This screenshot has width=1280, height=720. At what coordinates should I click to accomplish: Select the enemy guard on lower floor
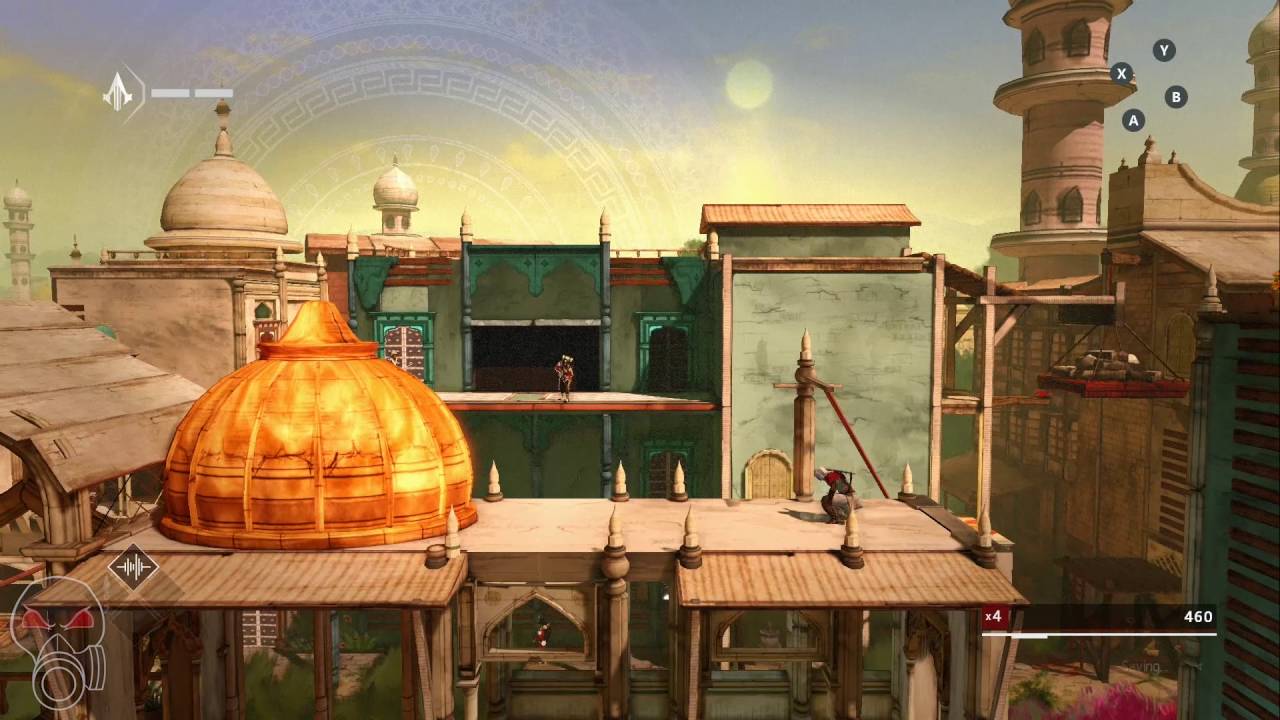541,634
